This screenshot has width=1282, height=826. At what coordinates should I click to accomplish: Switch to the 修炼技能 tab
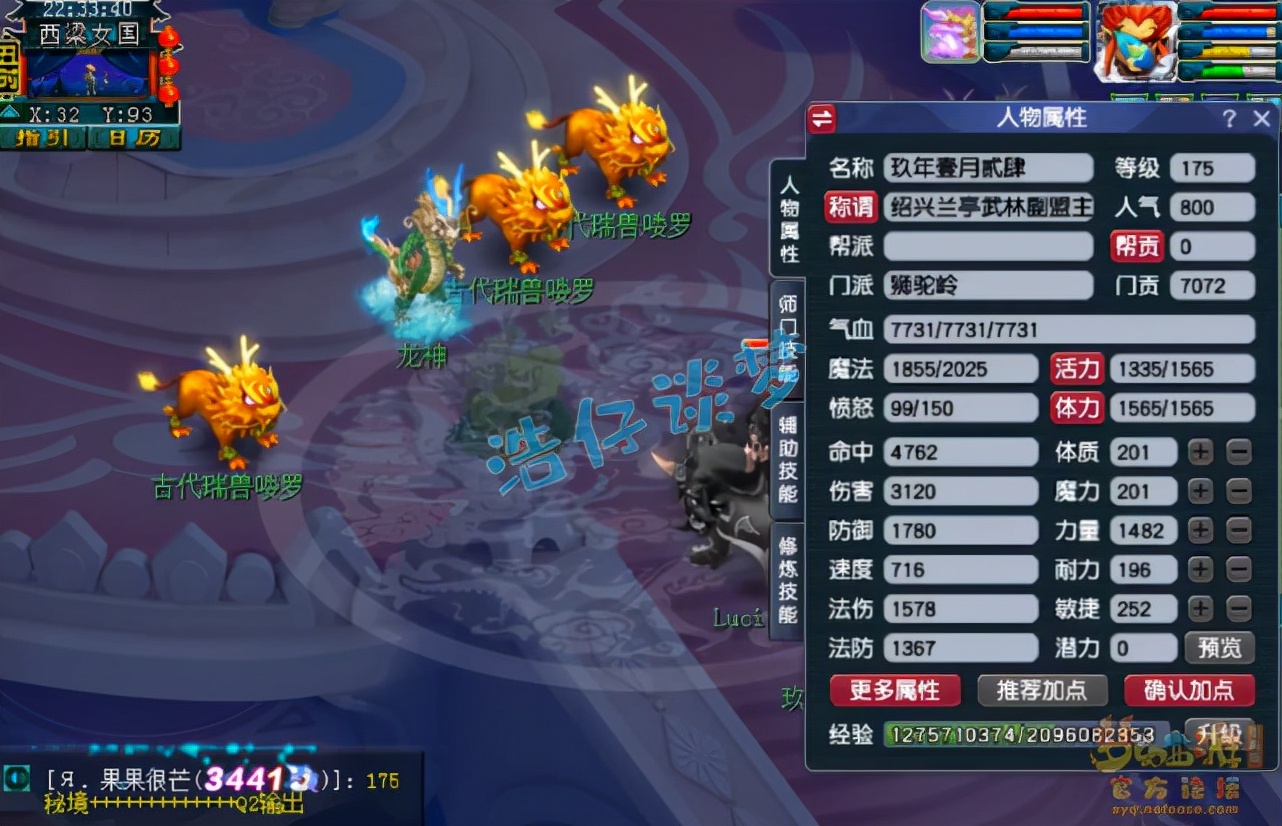[x=788, y=580]
